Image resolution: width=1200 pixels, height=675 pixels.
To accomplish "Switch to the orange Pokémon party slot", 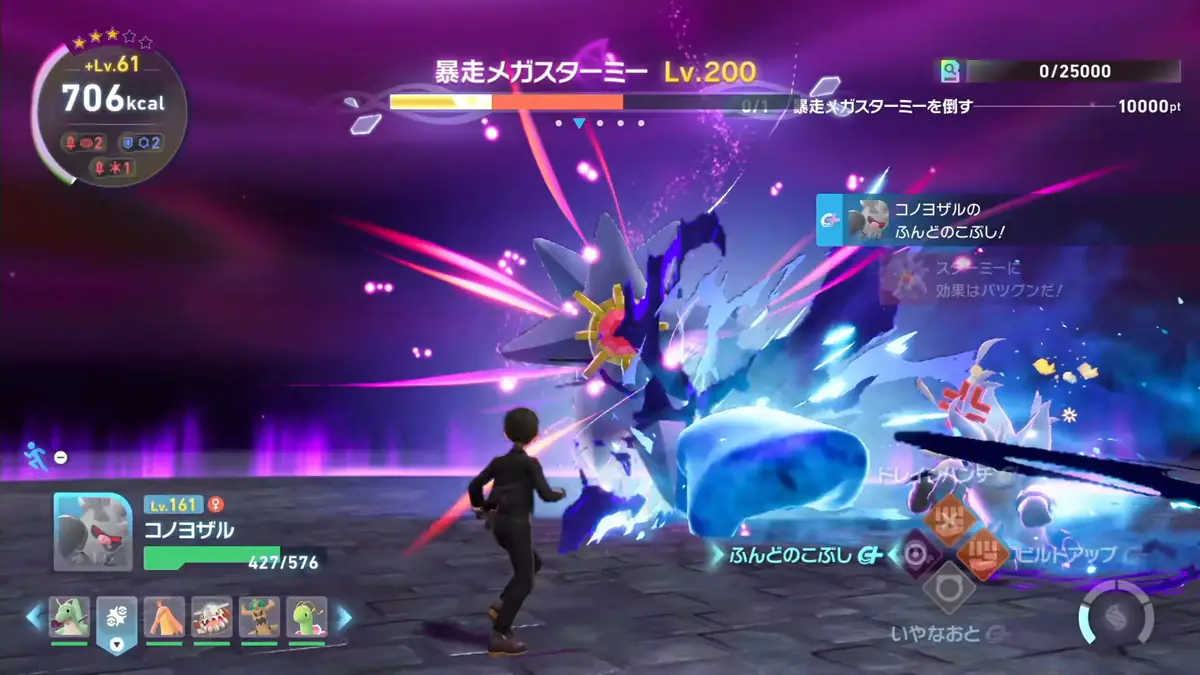I will (x=165, y=618).
